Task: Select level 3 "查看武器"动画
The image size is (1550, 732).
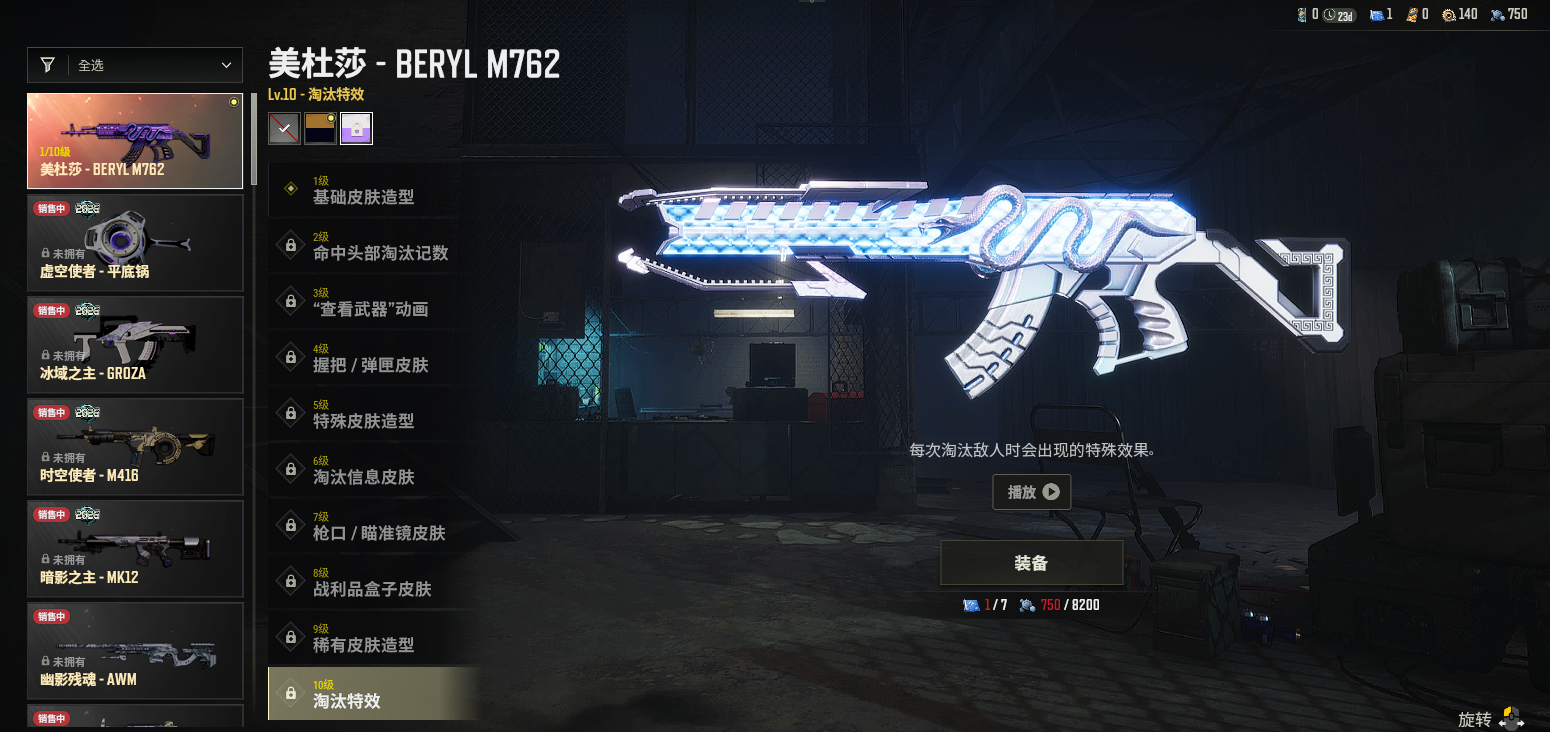Action: click(364, 302)
